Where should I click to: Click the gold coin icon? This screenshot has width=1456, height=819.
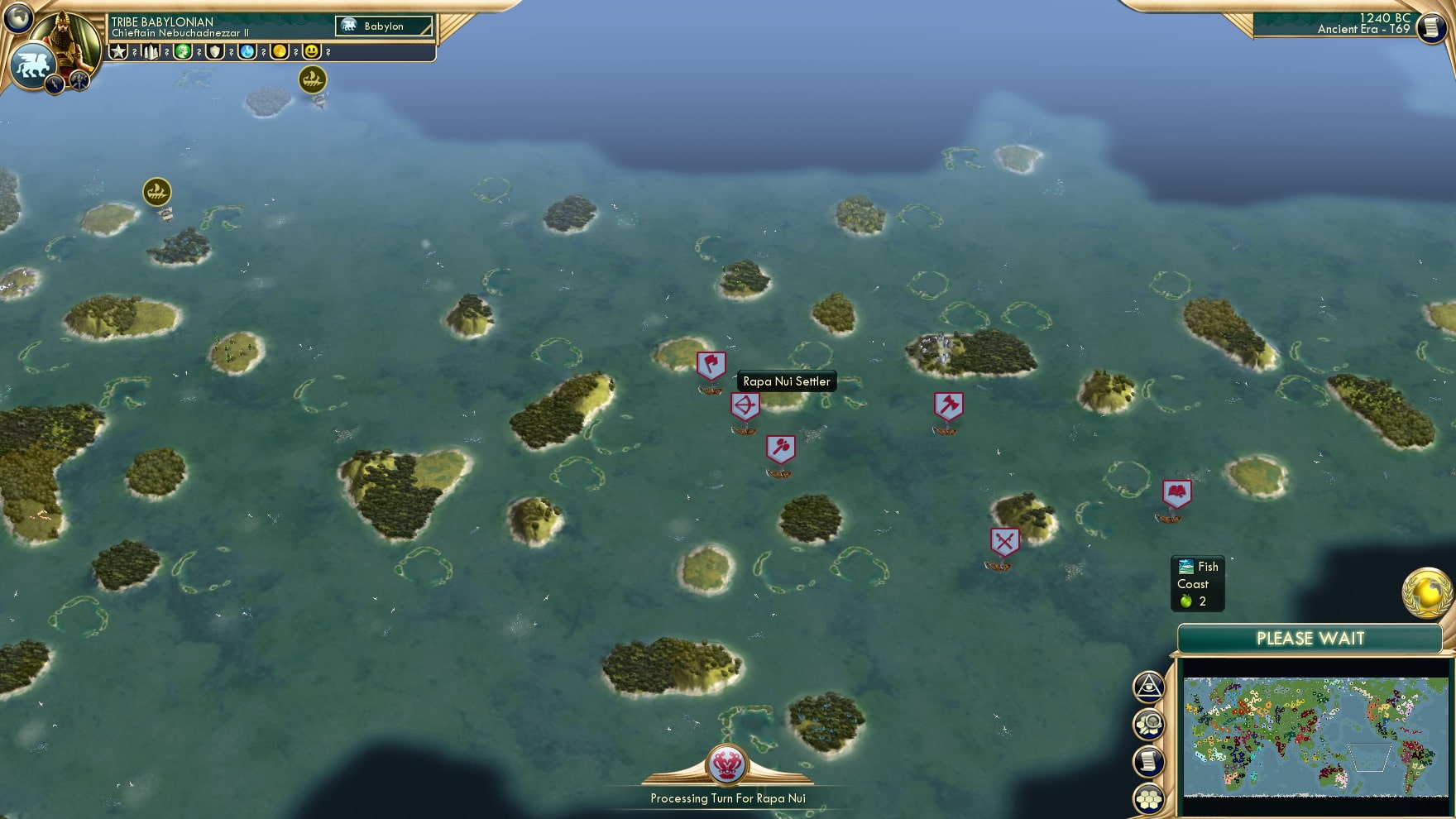280,51
